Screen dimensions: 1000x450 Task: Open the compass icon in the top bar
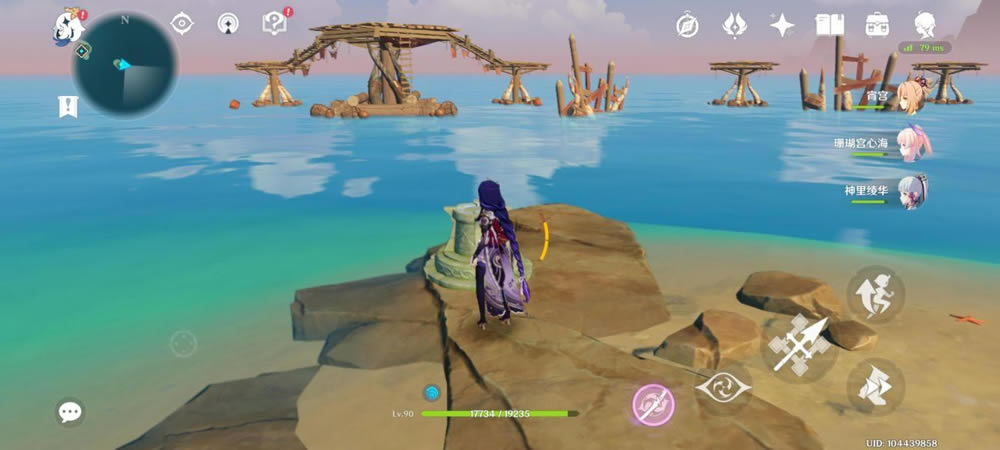click(x=687, y=25)
